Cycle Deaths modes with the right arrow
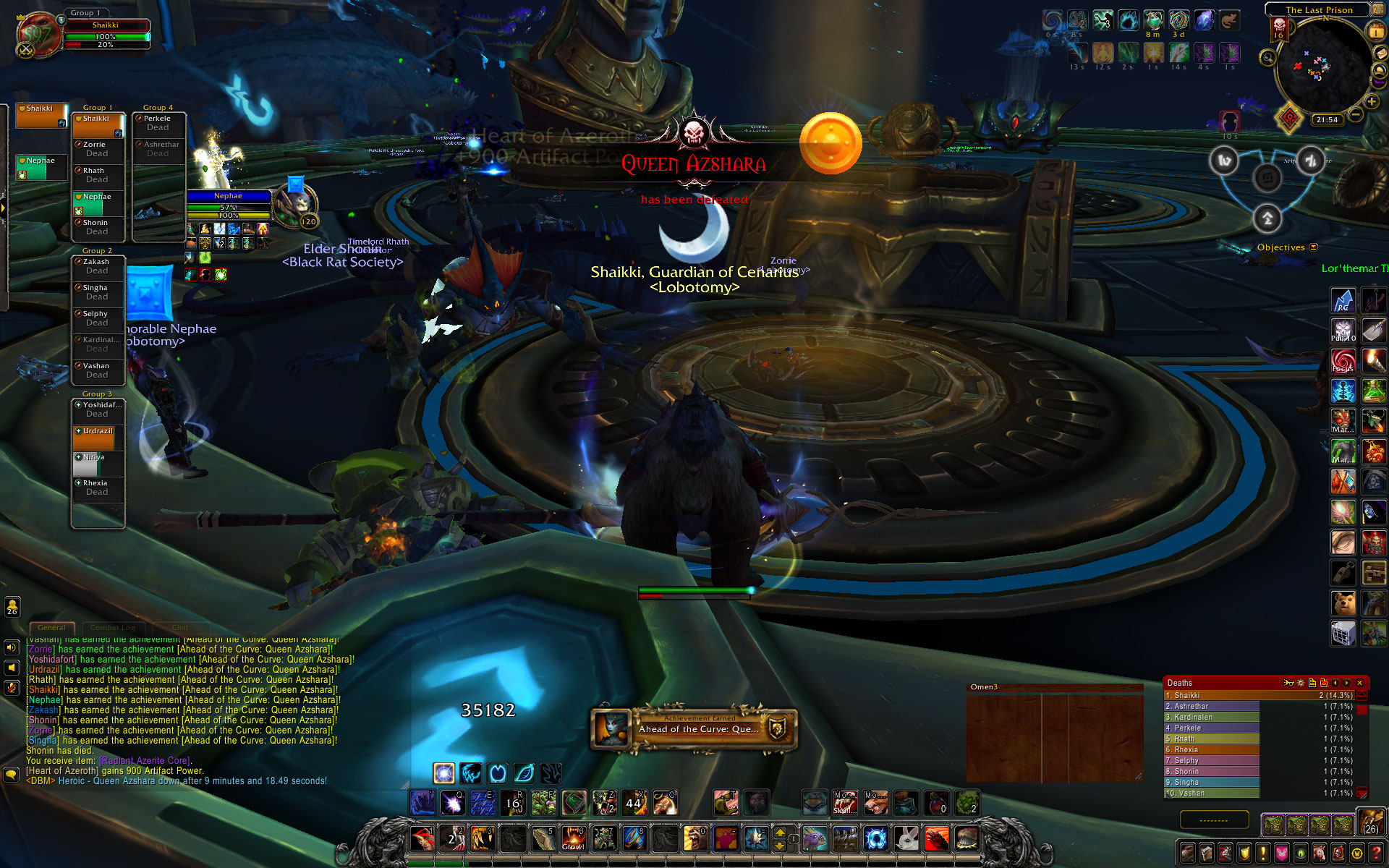1389x868 pixels. pyautogui.click(x=1346, y=683)
